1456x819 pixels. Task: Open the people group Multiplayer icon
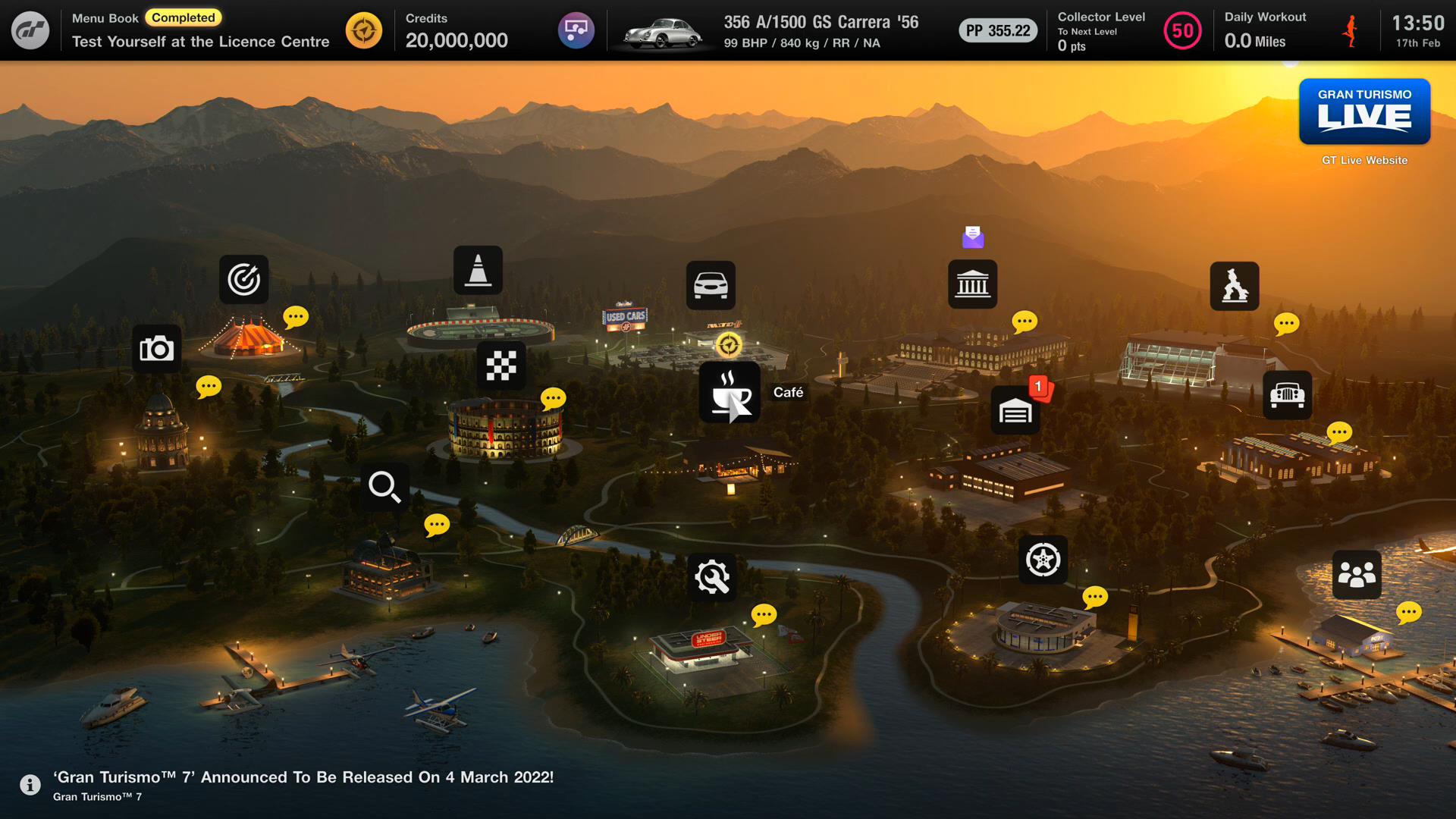click(1357, 574)
